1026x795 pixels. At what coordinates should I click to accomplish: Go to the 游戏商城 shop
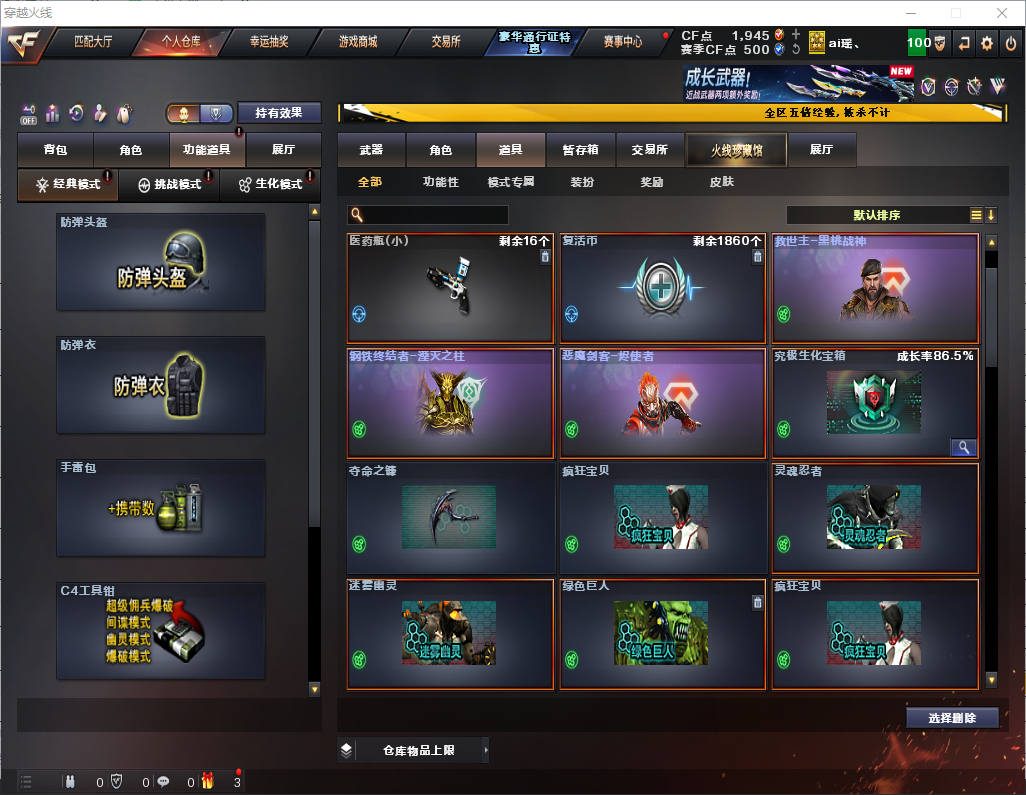(x=358, y=42)
